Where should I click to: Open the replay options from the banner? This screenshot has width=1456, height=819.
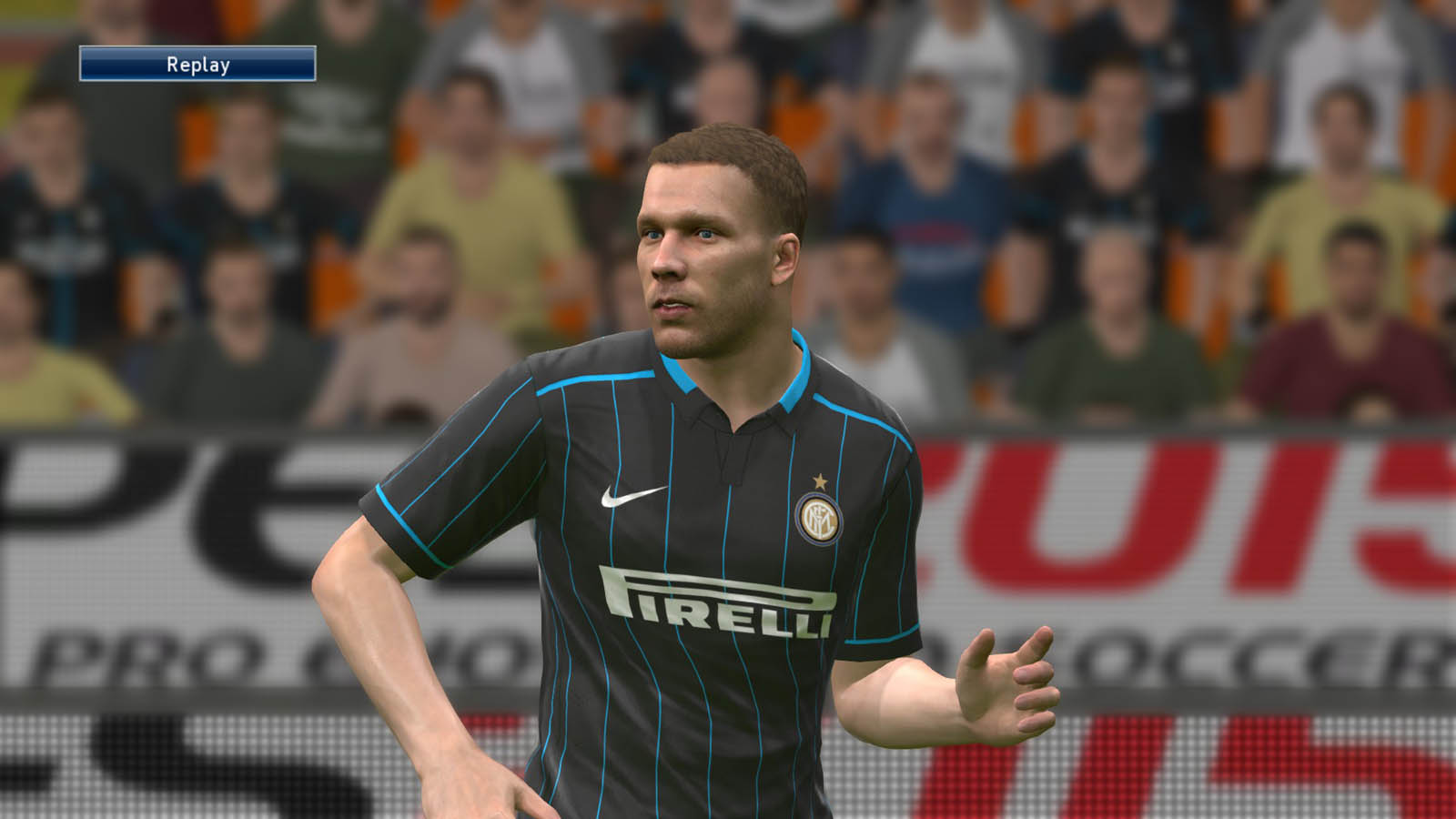[198, 66]
